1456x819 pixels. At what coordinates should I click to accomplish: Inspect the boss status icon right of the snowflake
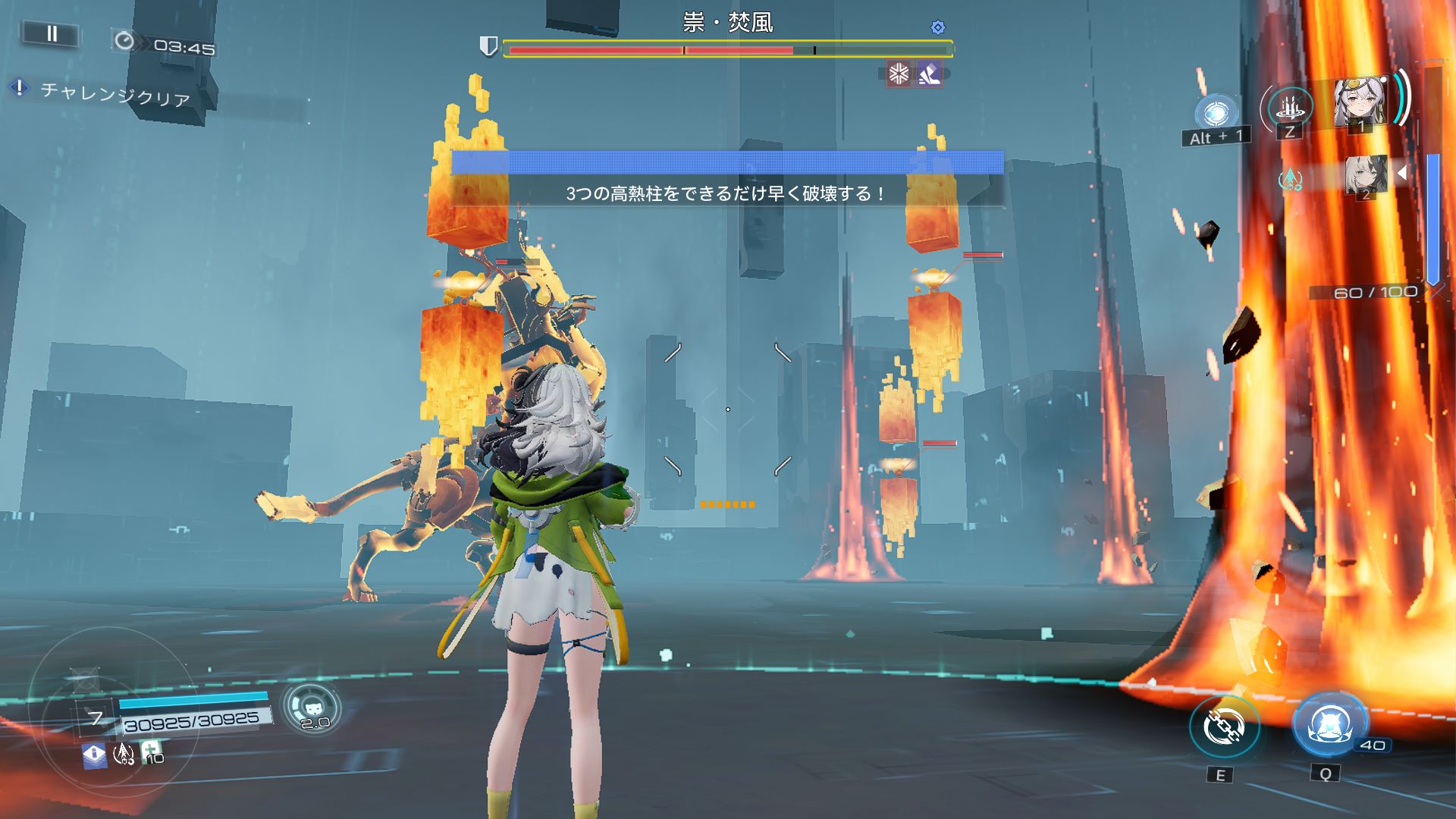coord(929,74)
